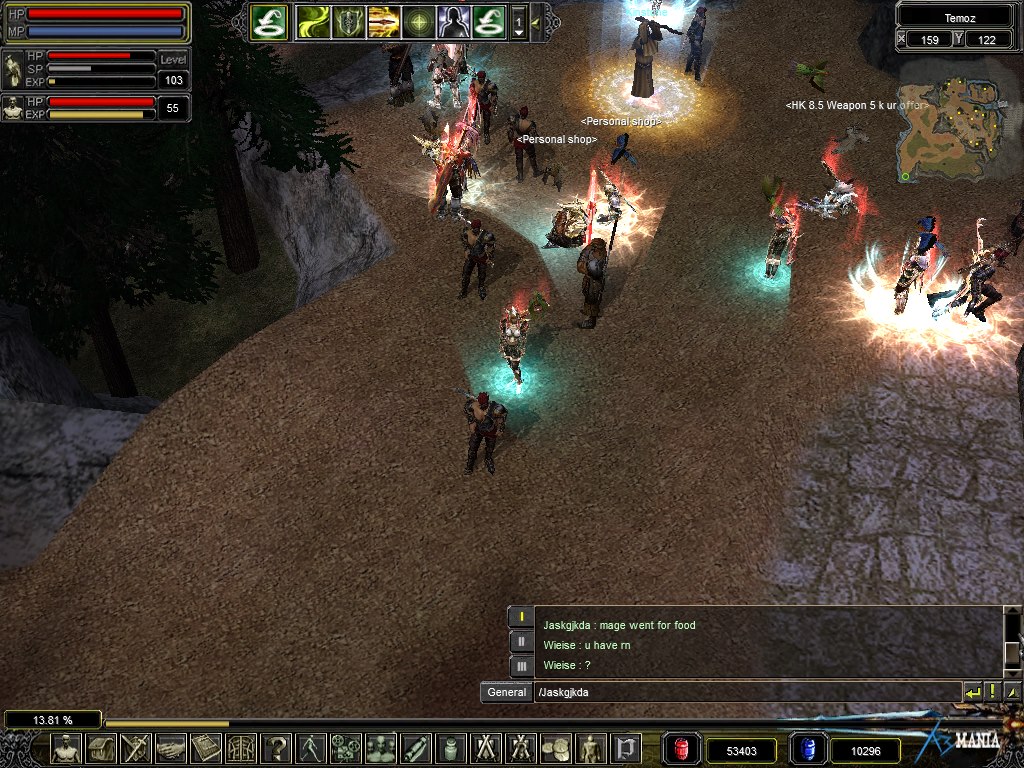Screen dimensions: 1024x768
Task: Open the coins icon in bottom toolbar
Action: click(555, 748)
